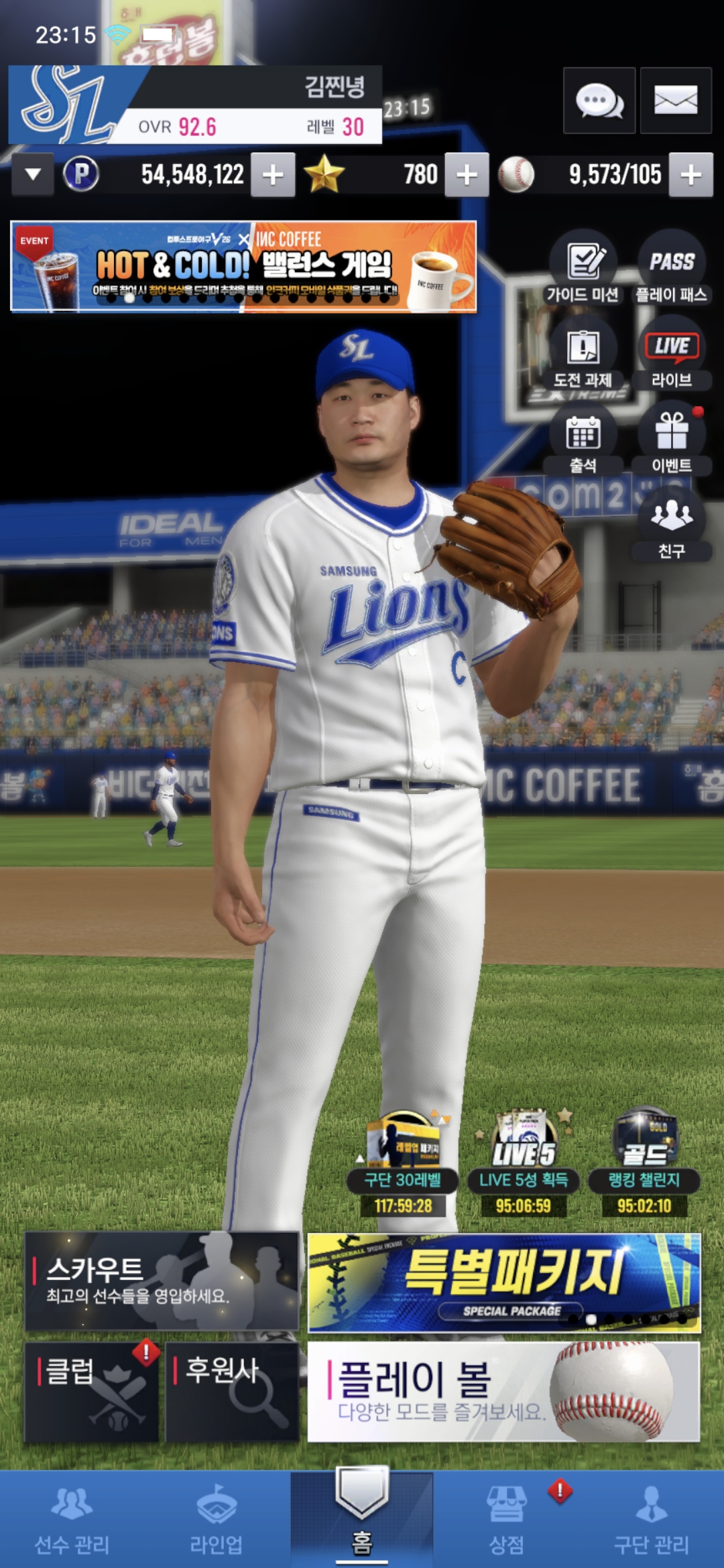The width and height of the screenshot is (724, 1568).
Task: Open the 스카우트 scout panel
Action: pos(162,1281)
